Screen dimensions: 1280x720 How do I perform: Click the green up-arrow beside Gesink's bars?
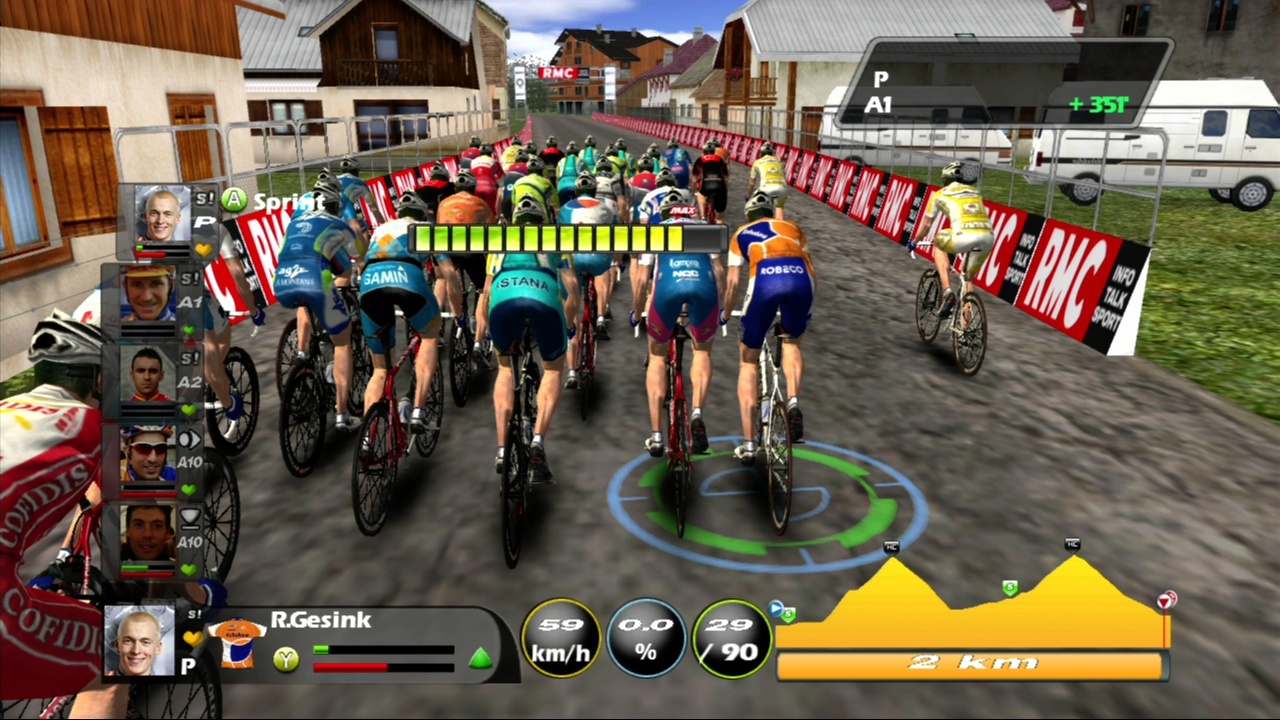coord(481,658)
